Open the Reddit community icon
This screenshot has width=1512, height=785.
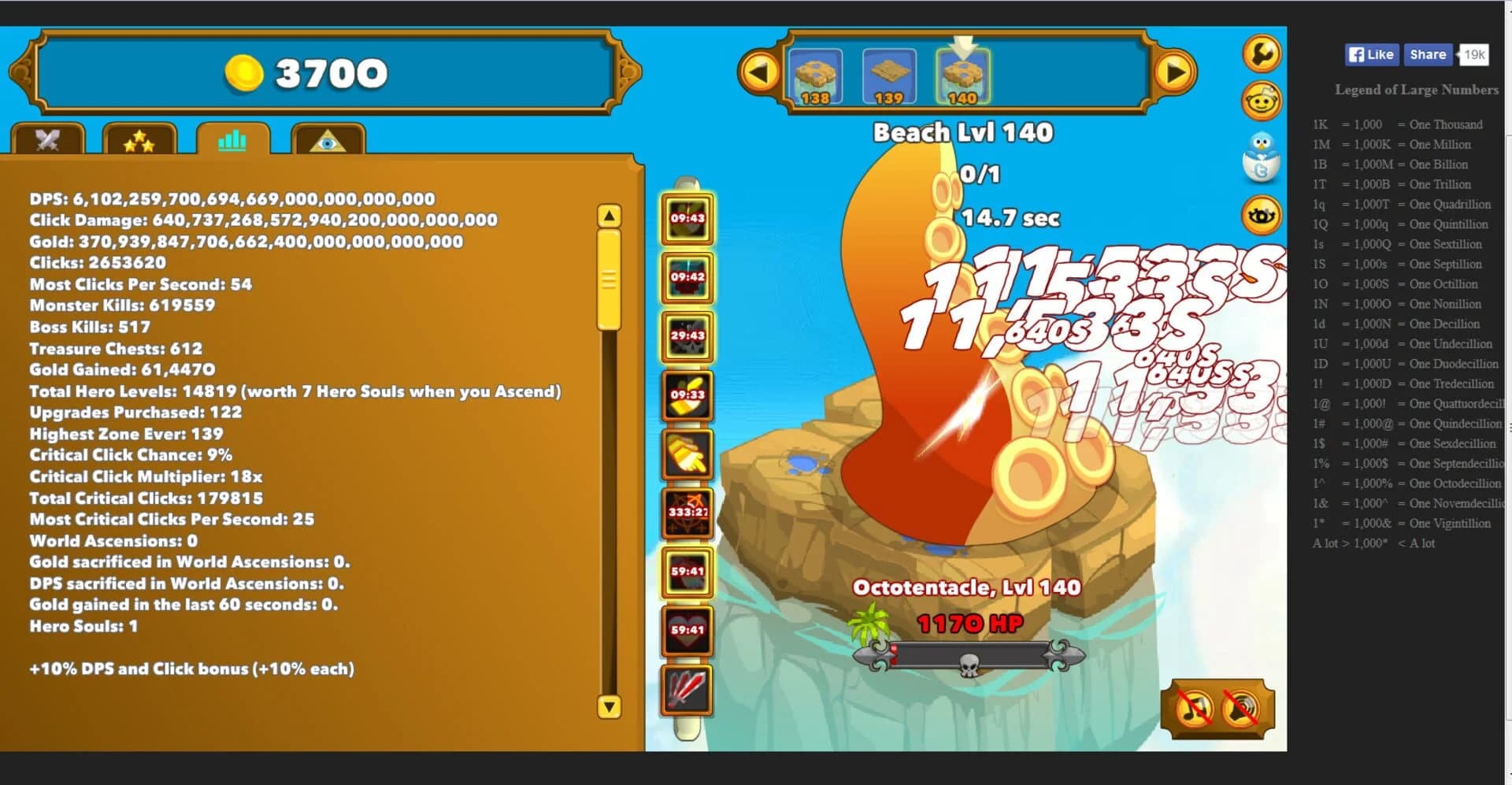point(1262,101)
